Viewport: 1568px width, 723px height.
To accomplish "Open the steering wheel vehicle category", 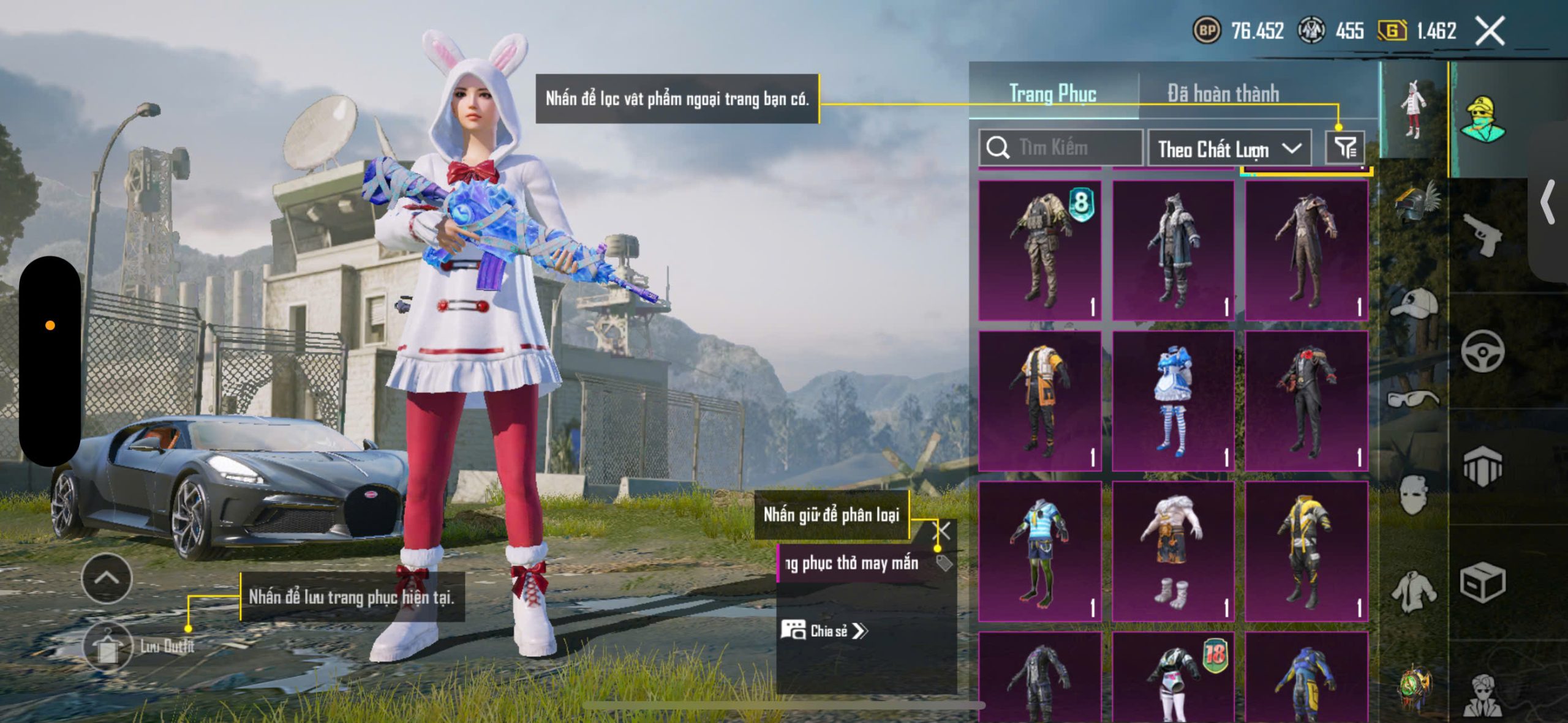I will pos(1482,351).
